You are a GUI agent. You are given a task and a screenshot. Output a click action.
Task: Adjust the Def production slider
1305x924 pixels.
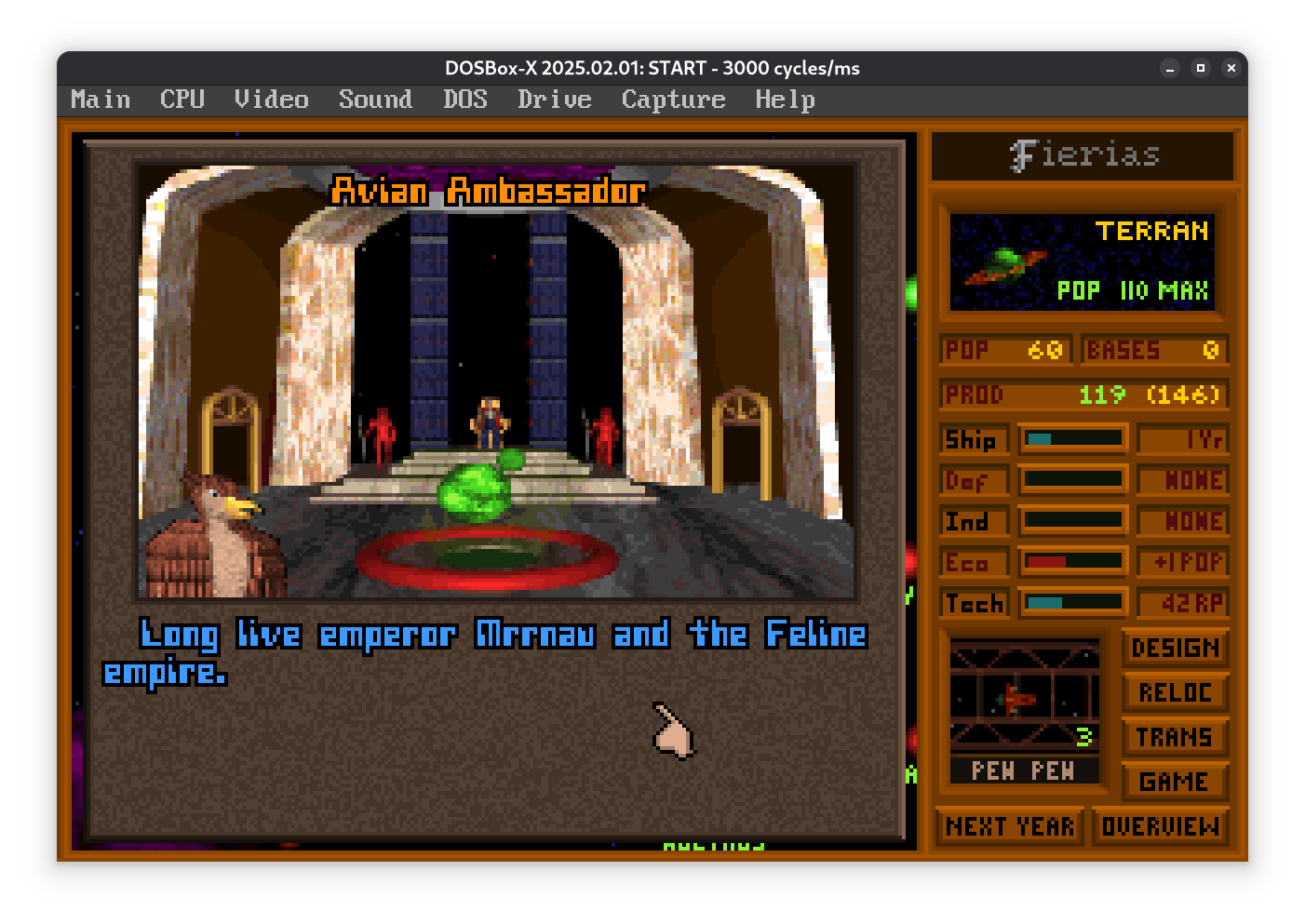(x=1073, y=479)
